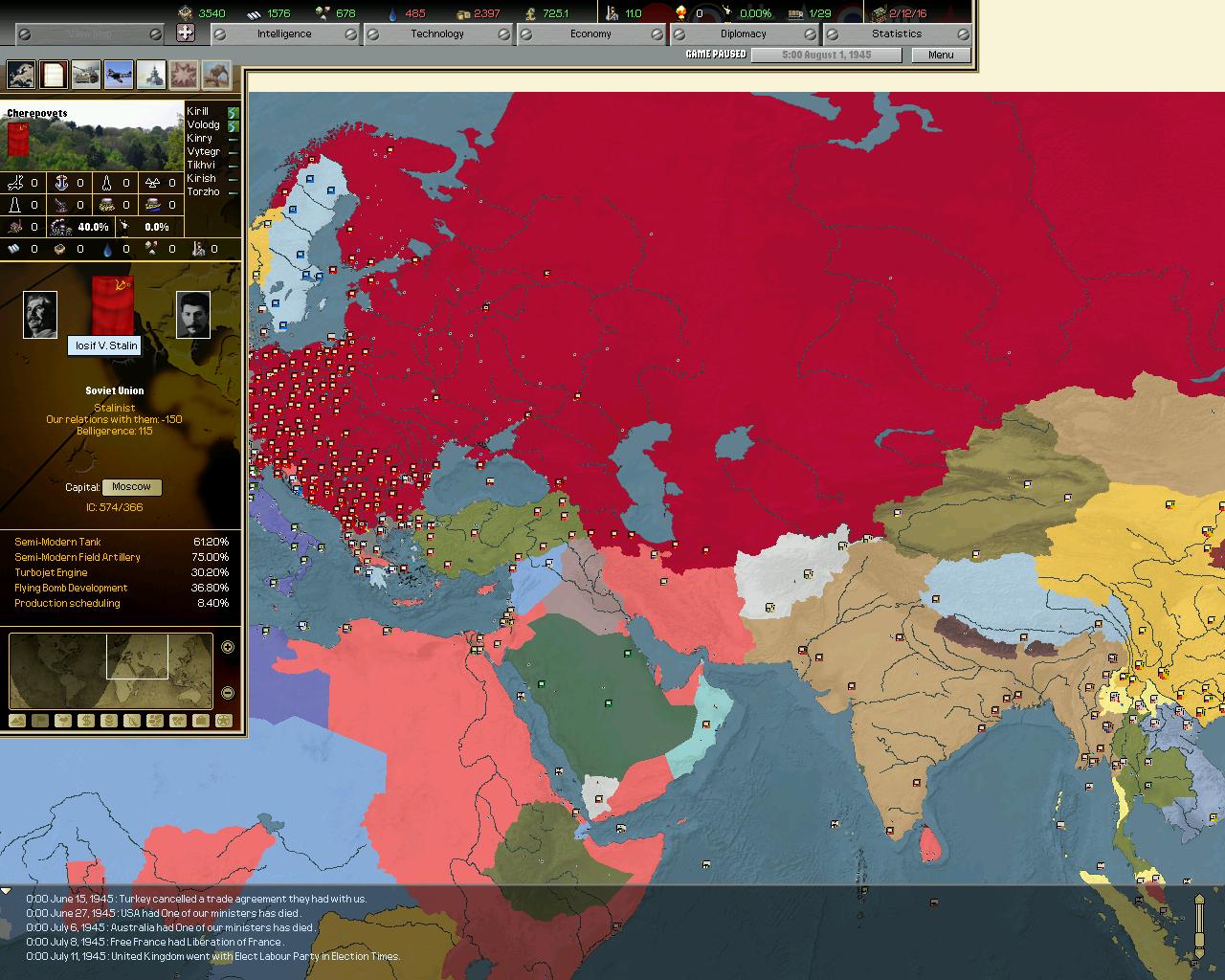Image resolution: width=1225 pixels, height=980 pixels.
Task: Click the white cross arrows icon
Action: tap(186, 33)
